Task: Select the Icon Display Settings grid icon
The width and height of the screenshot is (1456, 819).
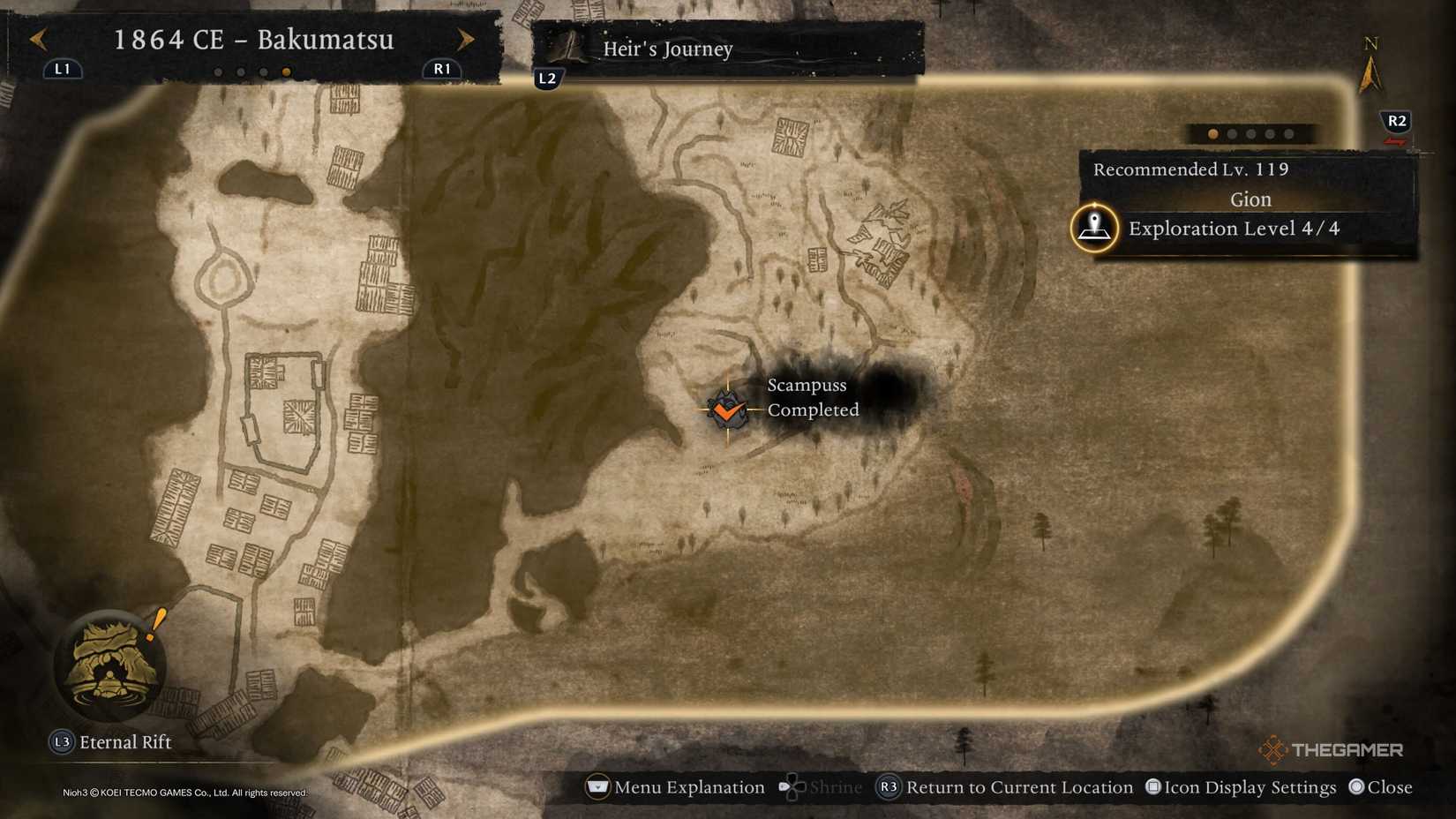Action: [1152, 786]
